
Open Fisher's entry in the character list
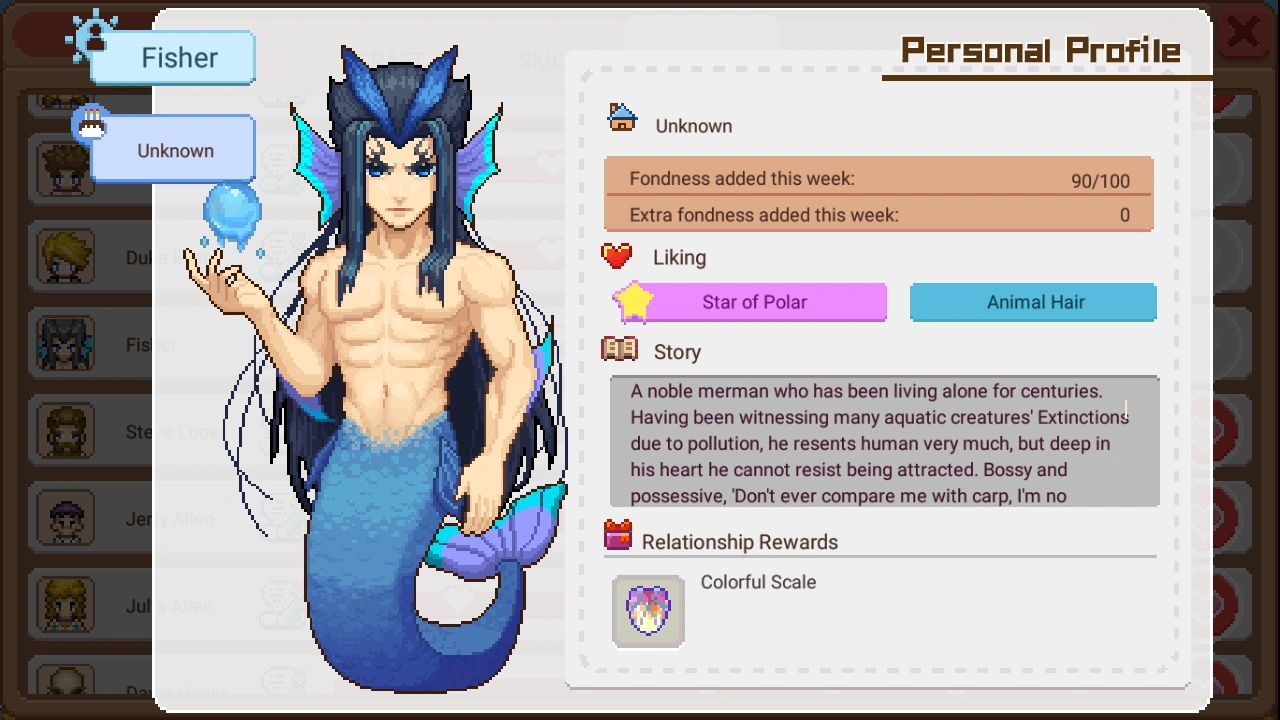[x=64, y=344]
